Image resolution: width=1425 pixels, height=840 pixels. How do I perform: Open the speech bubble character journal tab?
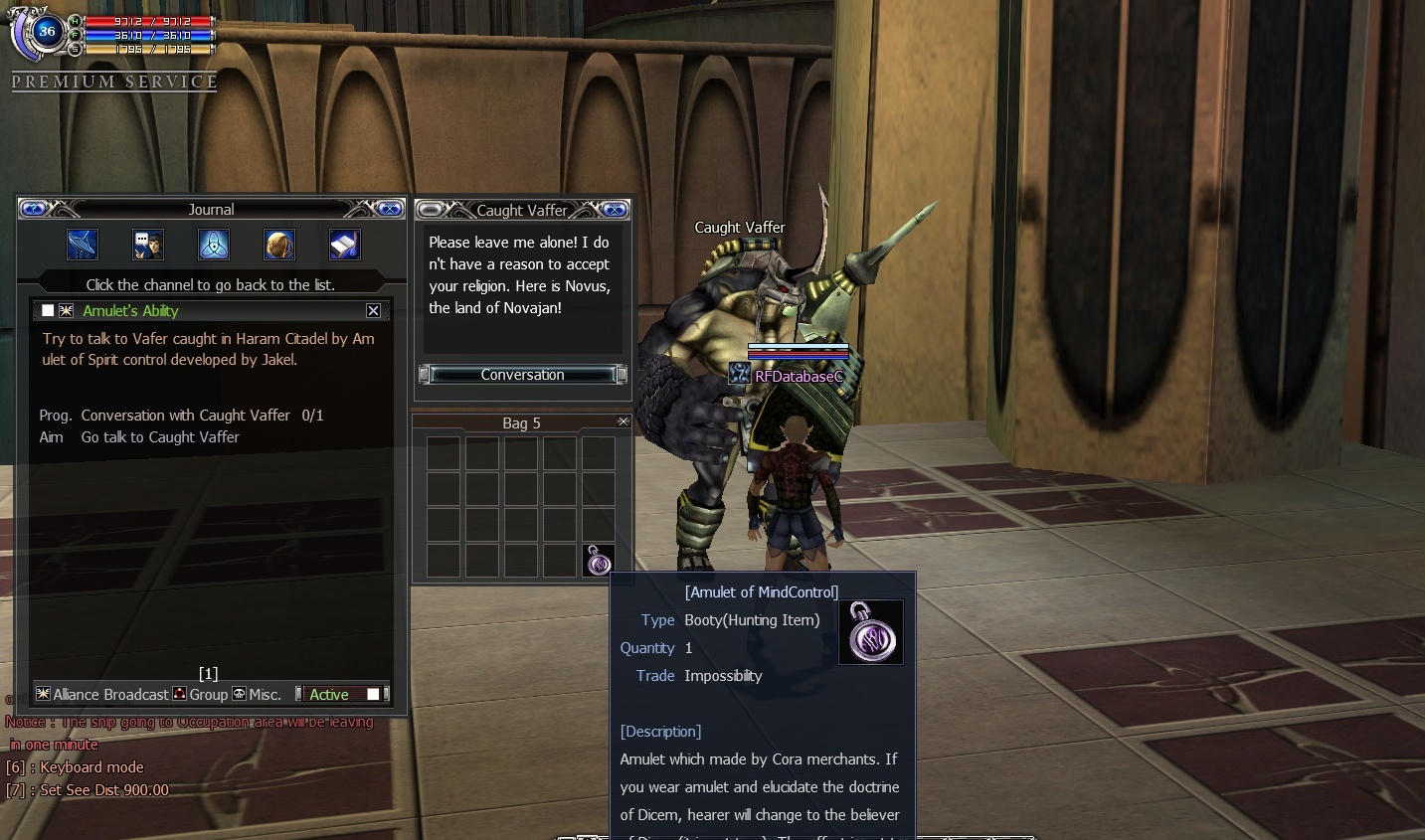click(x=148, y=245)
